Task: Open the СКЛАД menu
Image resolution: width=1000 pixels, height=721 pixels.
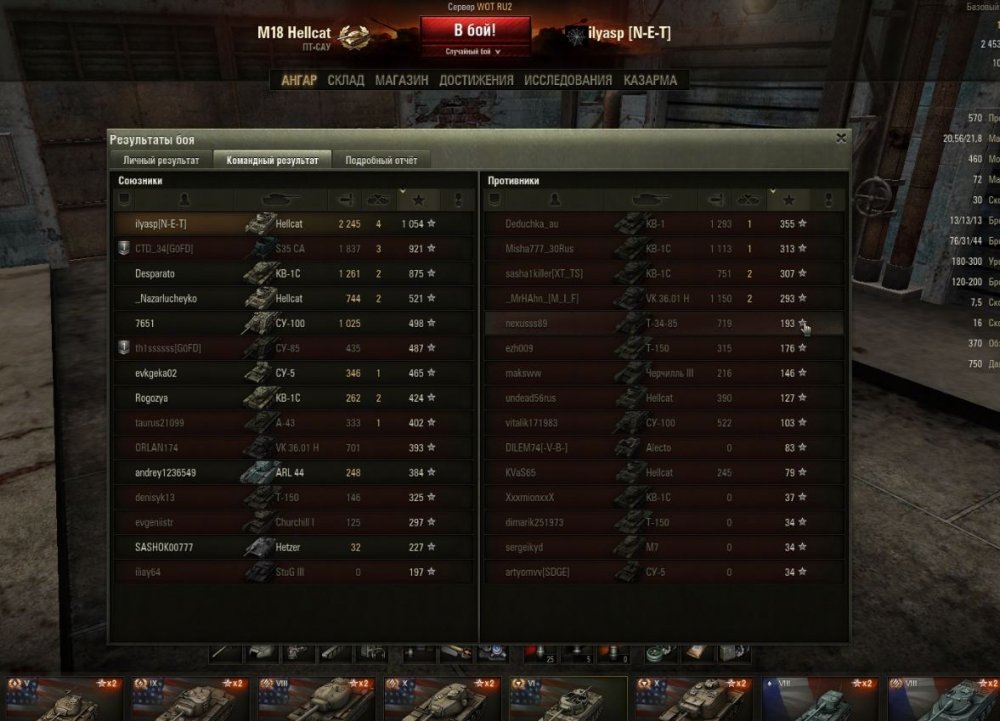Action: [346, 80]
